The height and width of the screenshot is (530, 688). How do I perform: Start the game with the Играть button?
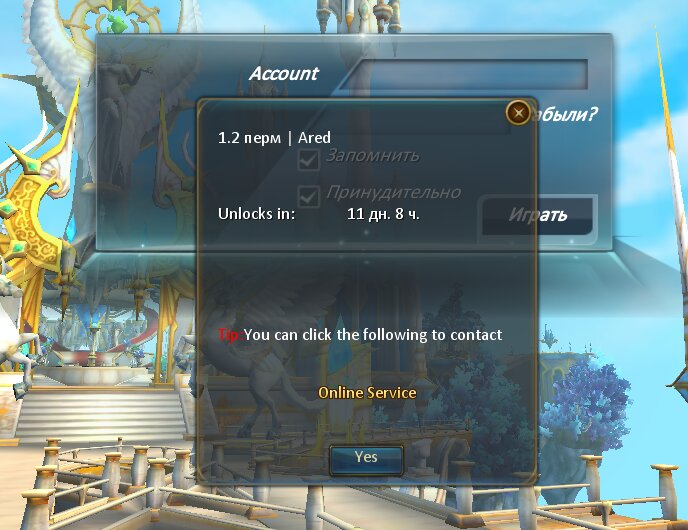pyautogui.click(x=538, y=215)
